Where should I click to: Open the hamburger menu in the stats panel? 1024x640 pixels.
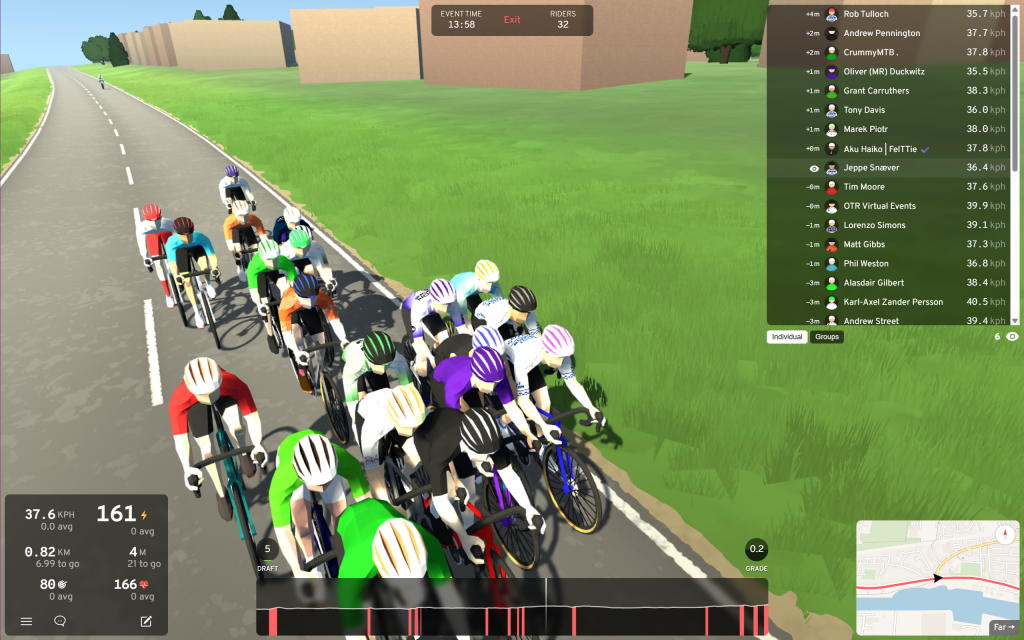(x=26, y=621)
